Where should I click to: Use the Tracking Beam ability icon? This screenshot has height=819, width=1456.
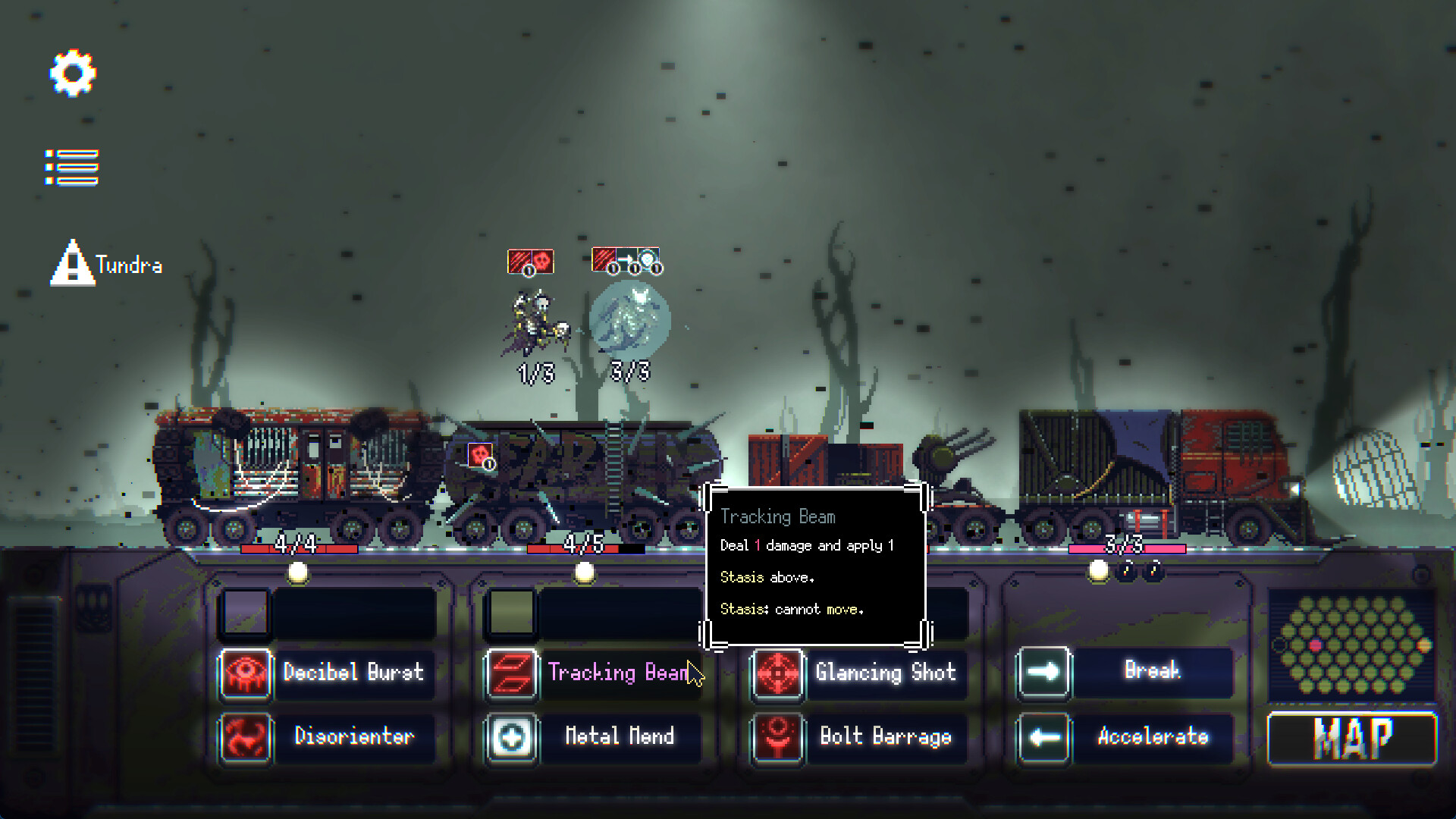click(511, 673)
